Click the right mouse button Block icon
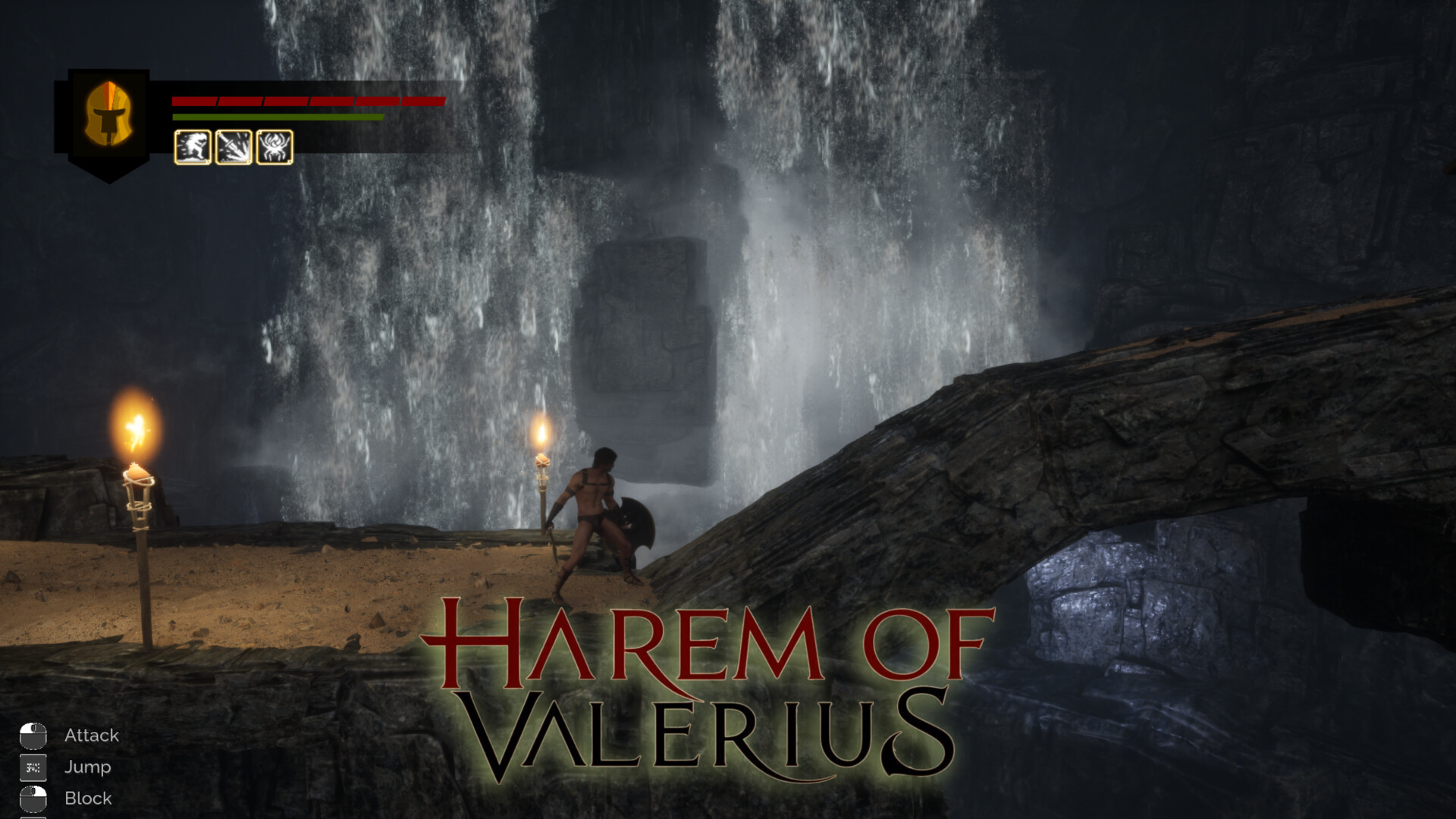Image resolution: width=1456 pixels, height=819 pixels. click(x=33, y=798)
